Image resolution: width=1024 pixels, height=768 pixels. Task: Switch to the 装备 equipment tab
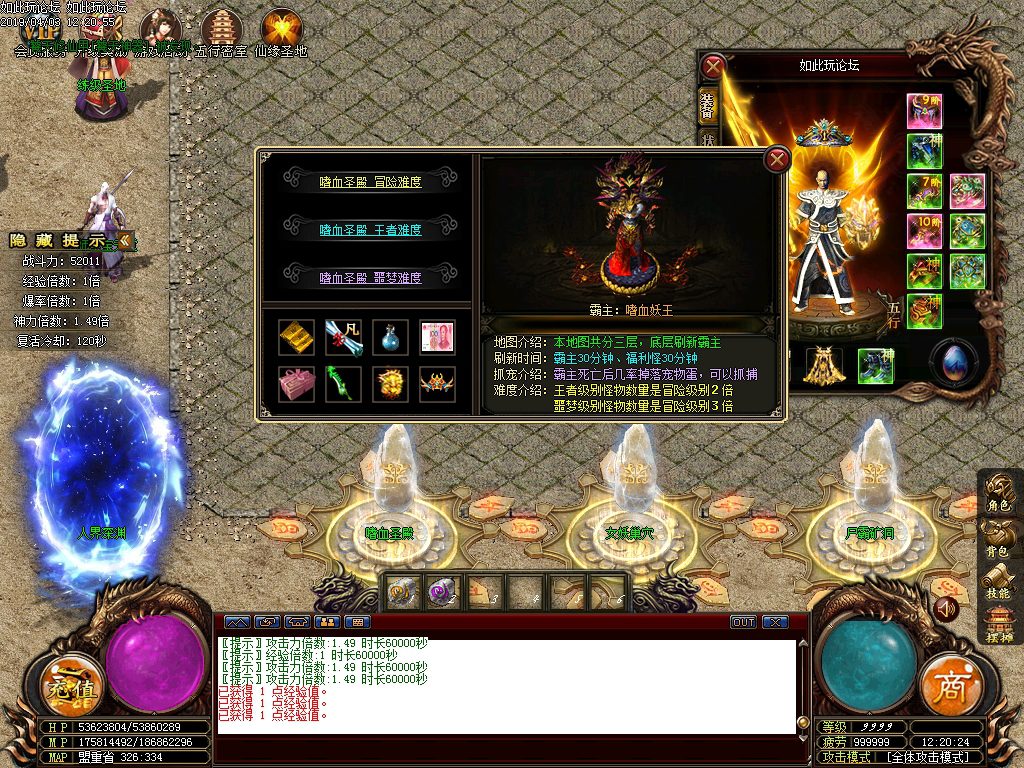click(x=707, y=104)
